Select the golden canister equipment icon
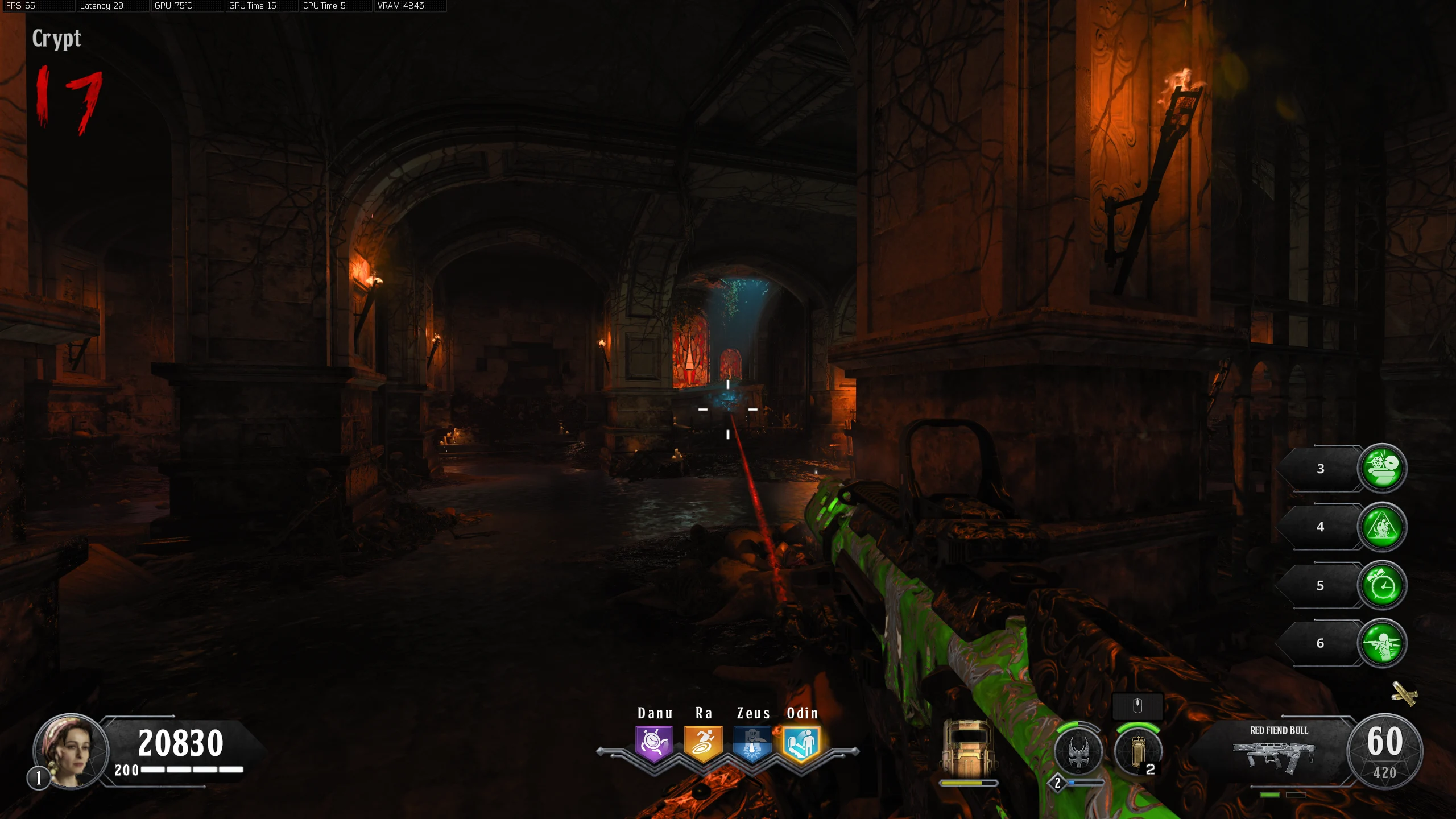 (x=1137, y=751)
